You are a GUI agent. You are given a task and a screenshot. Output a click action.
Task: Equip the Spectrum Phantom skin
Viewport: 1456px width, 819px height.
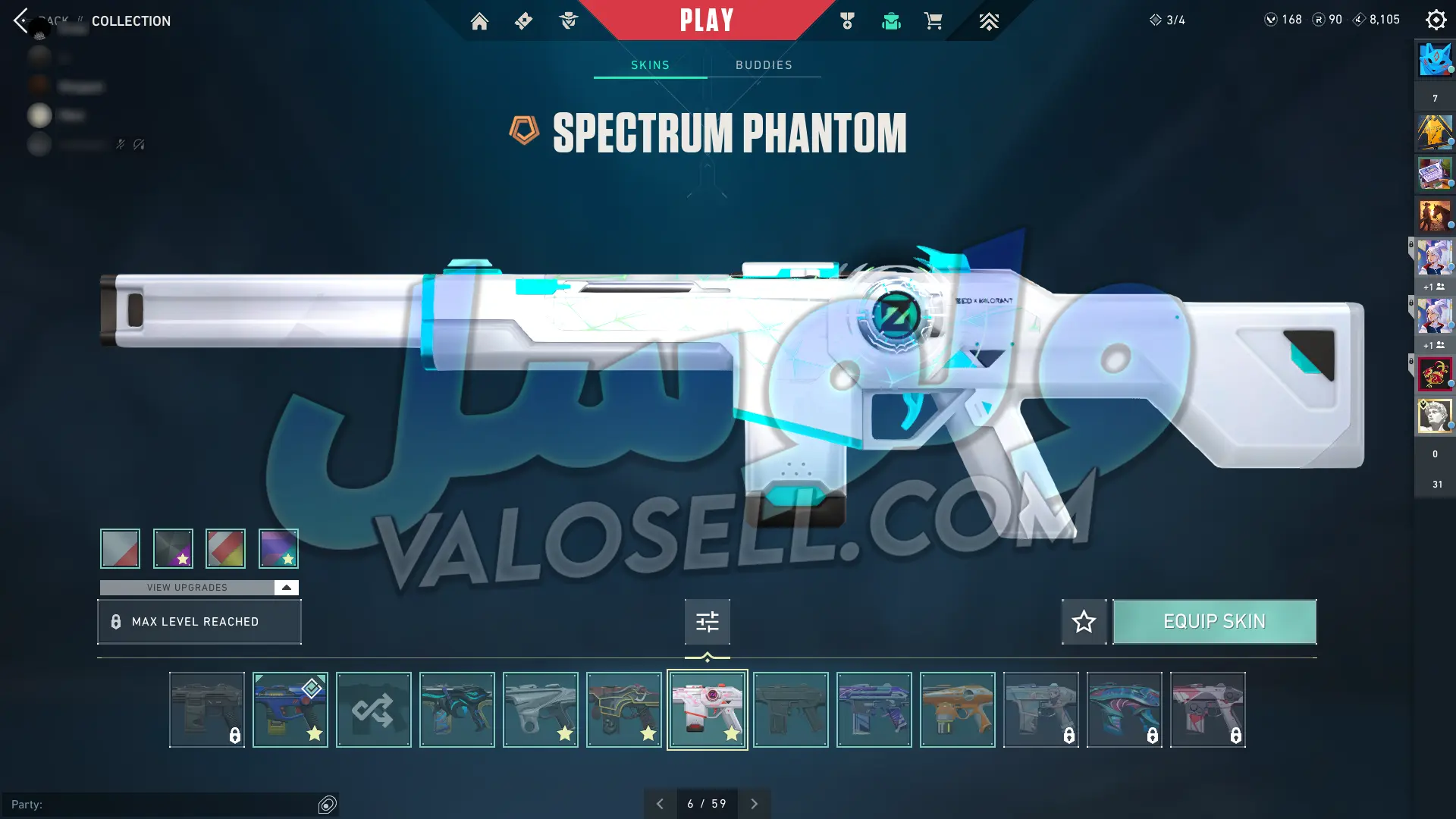pos(1214,622)
